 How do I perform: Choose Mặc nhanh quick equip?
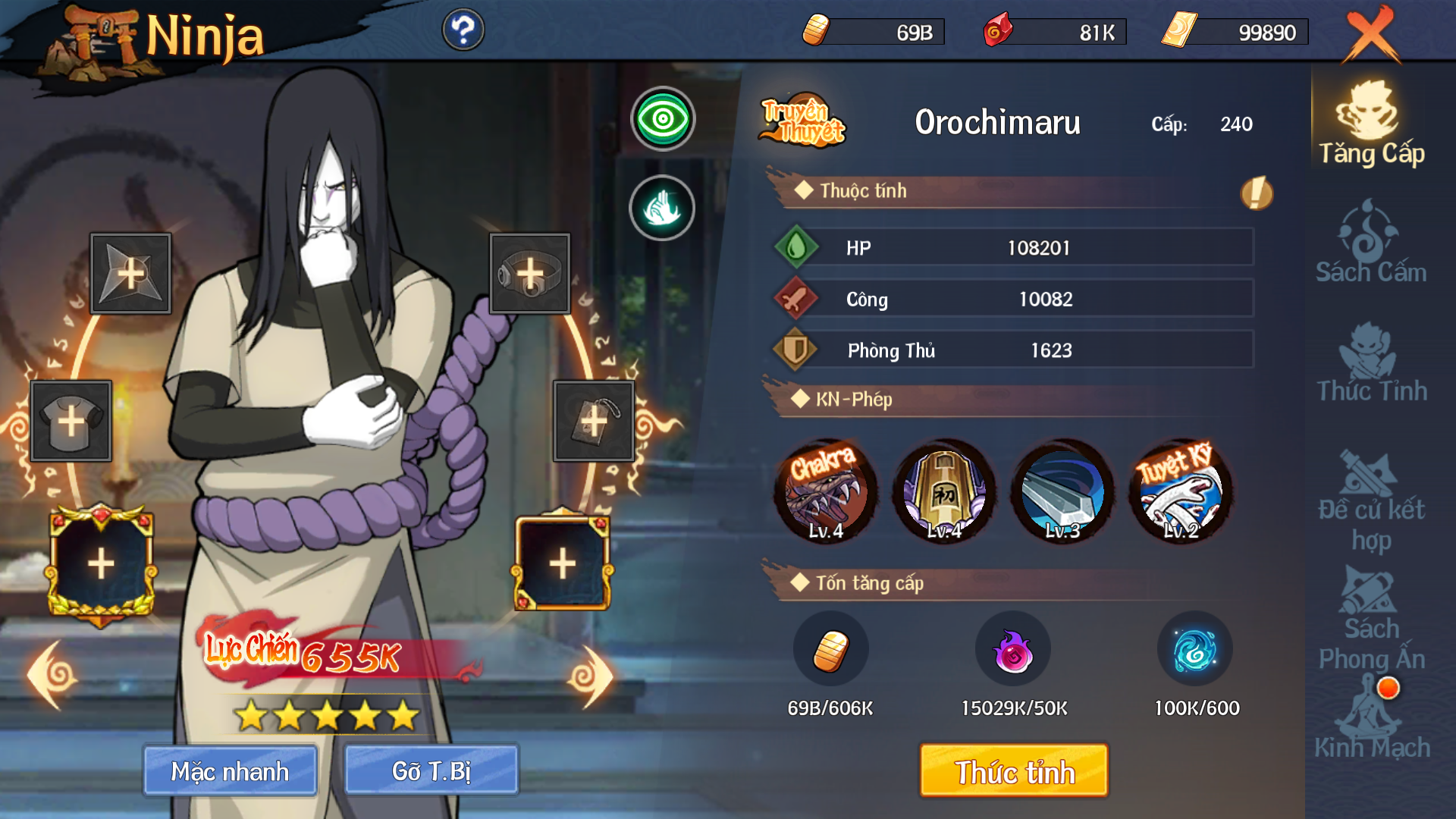[x=230, y=770]
